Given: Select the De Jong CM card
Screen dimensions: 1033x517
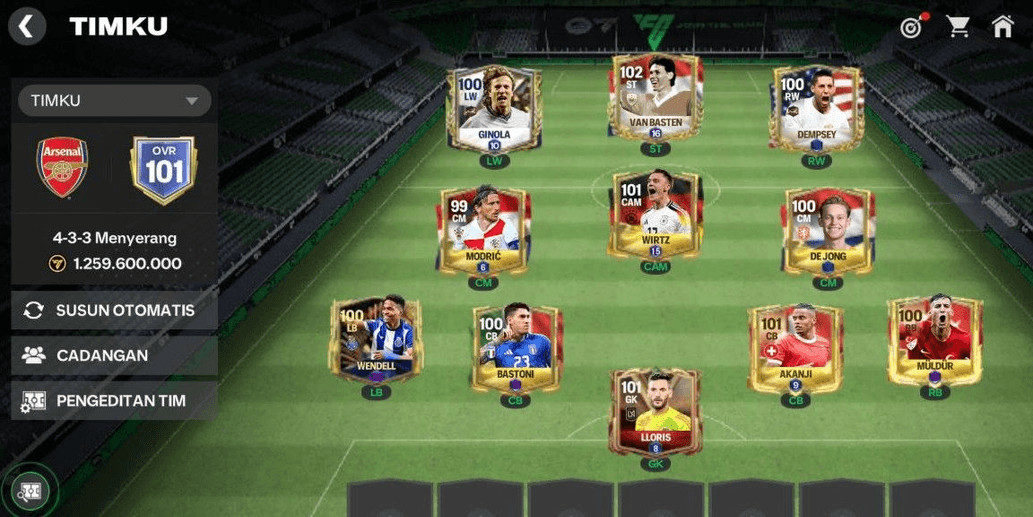Looking at the screenshot, I should coord(828,229).
